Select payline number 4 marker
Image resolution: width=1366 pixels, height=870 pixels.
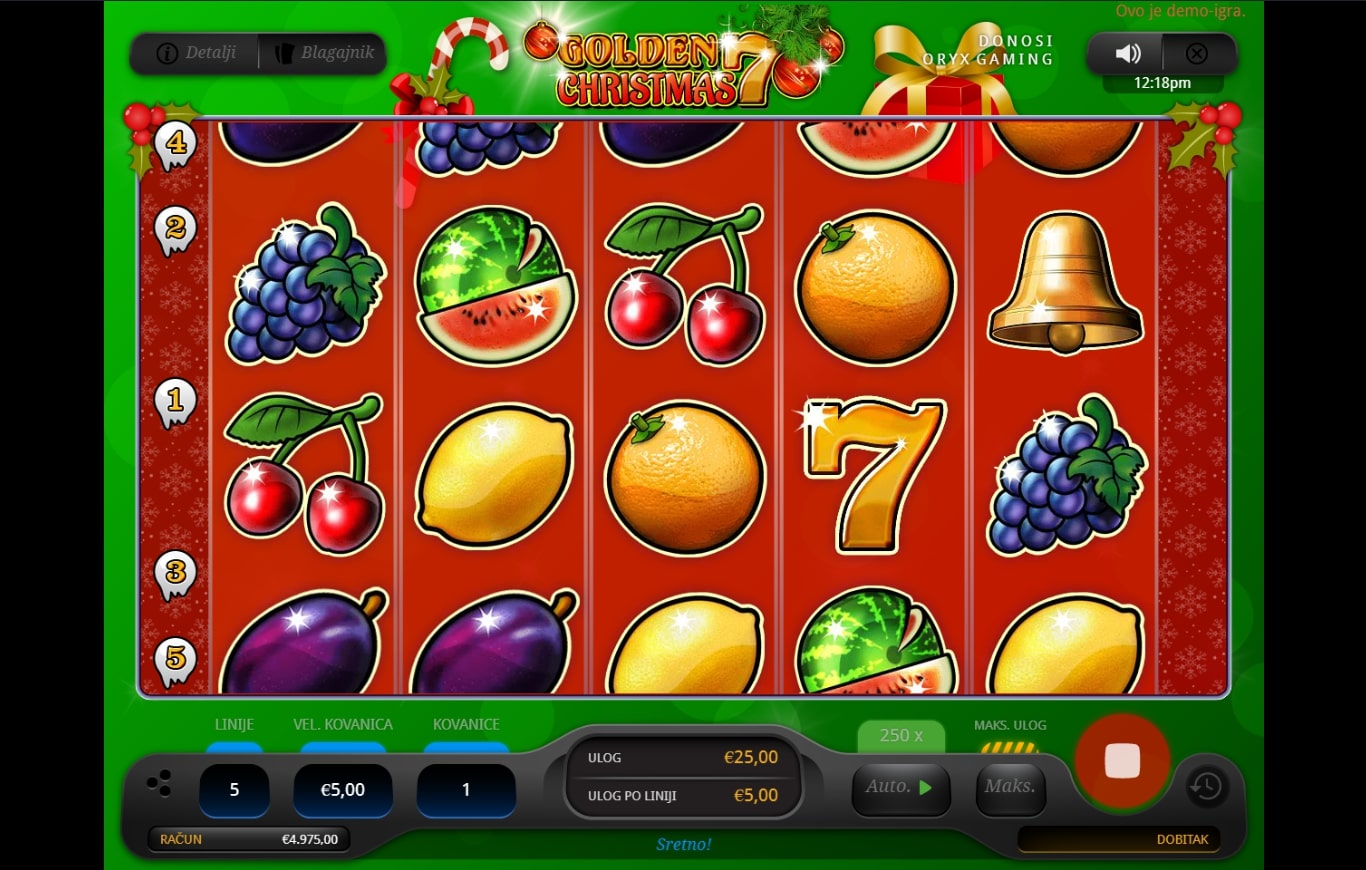[x=176, y=144]
